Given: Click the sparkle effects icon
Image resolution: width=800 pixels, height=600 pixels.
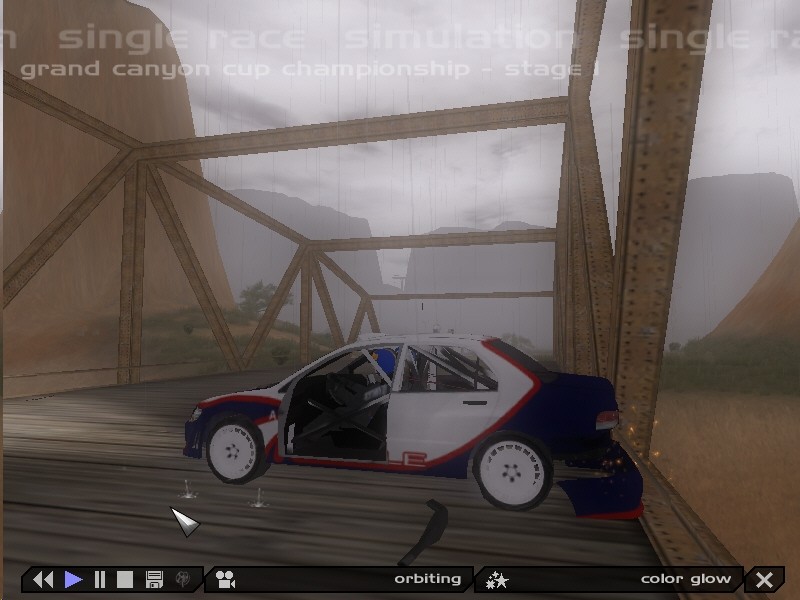Looking at the screenshot, I should coord(497,579).
